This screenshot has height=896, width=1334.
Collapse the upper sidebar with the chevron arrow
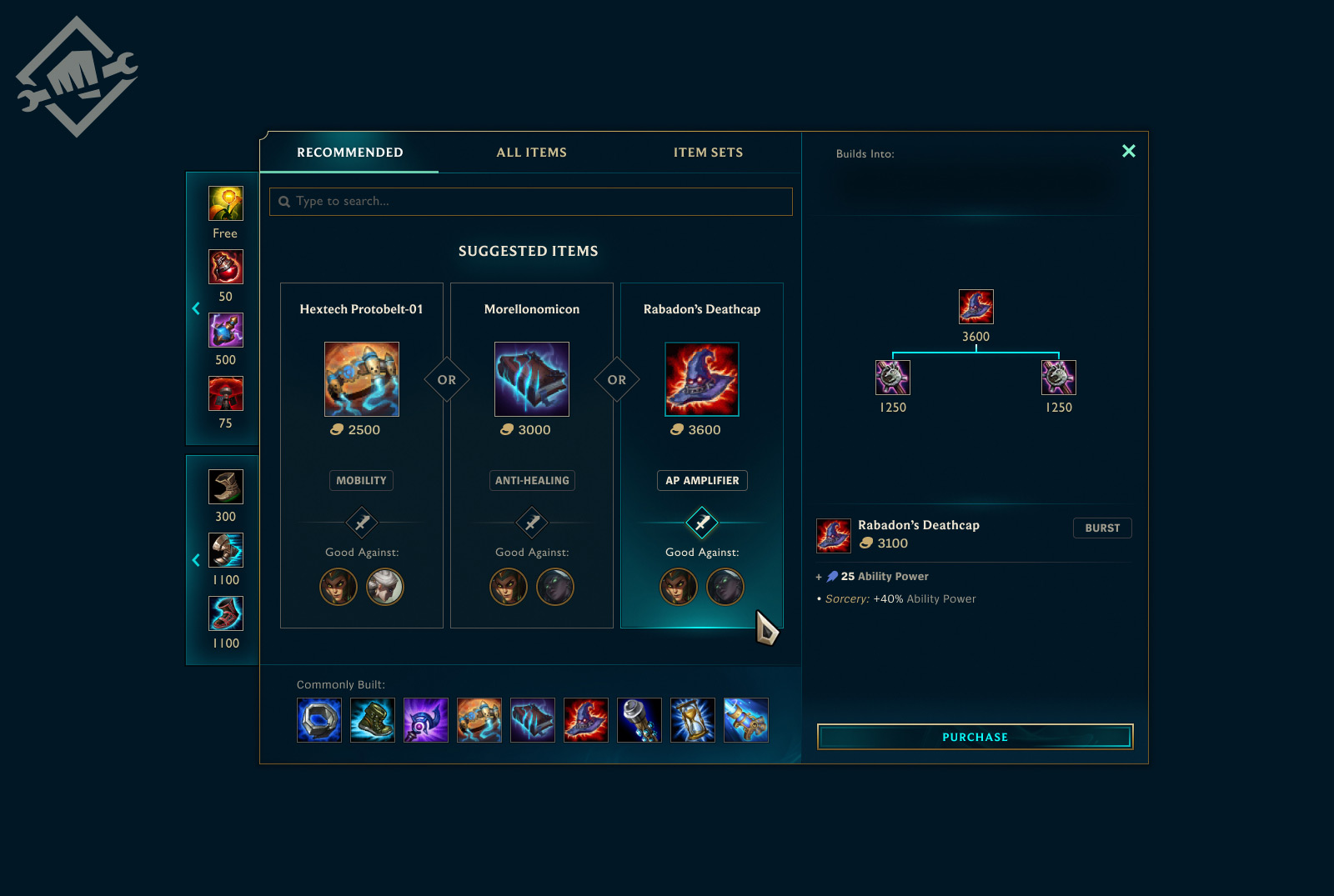point(196,308)
